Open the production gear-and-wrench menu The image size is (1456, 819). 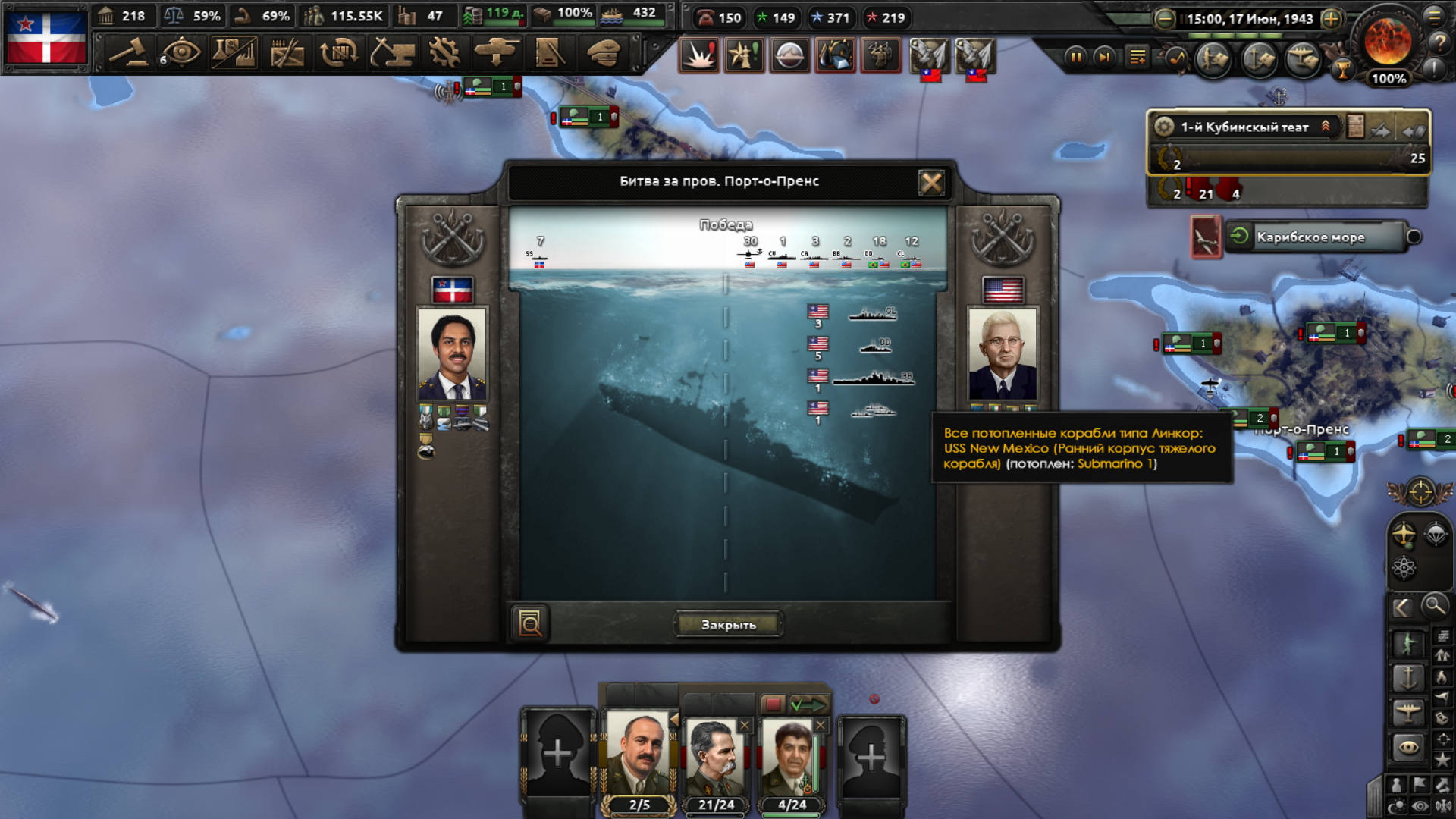[444, 53]
